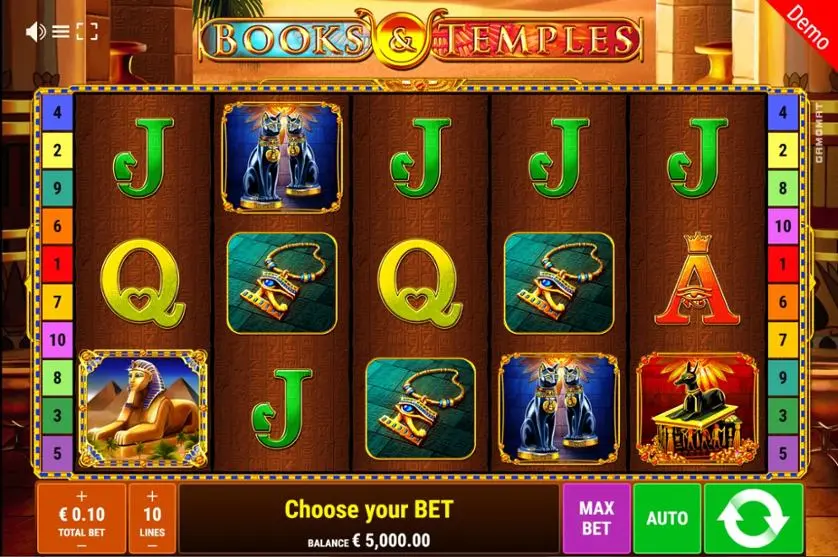This screenshot has height=557, width=838.
Task: Decrease the number of lines
Action: pyautogui.click(x=152, y=545)
